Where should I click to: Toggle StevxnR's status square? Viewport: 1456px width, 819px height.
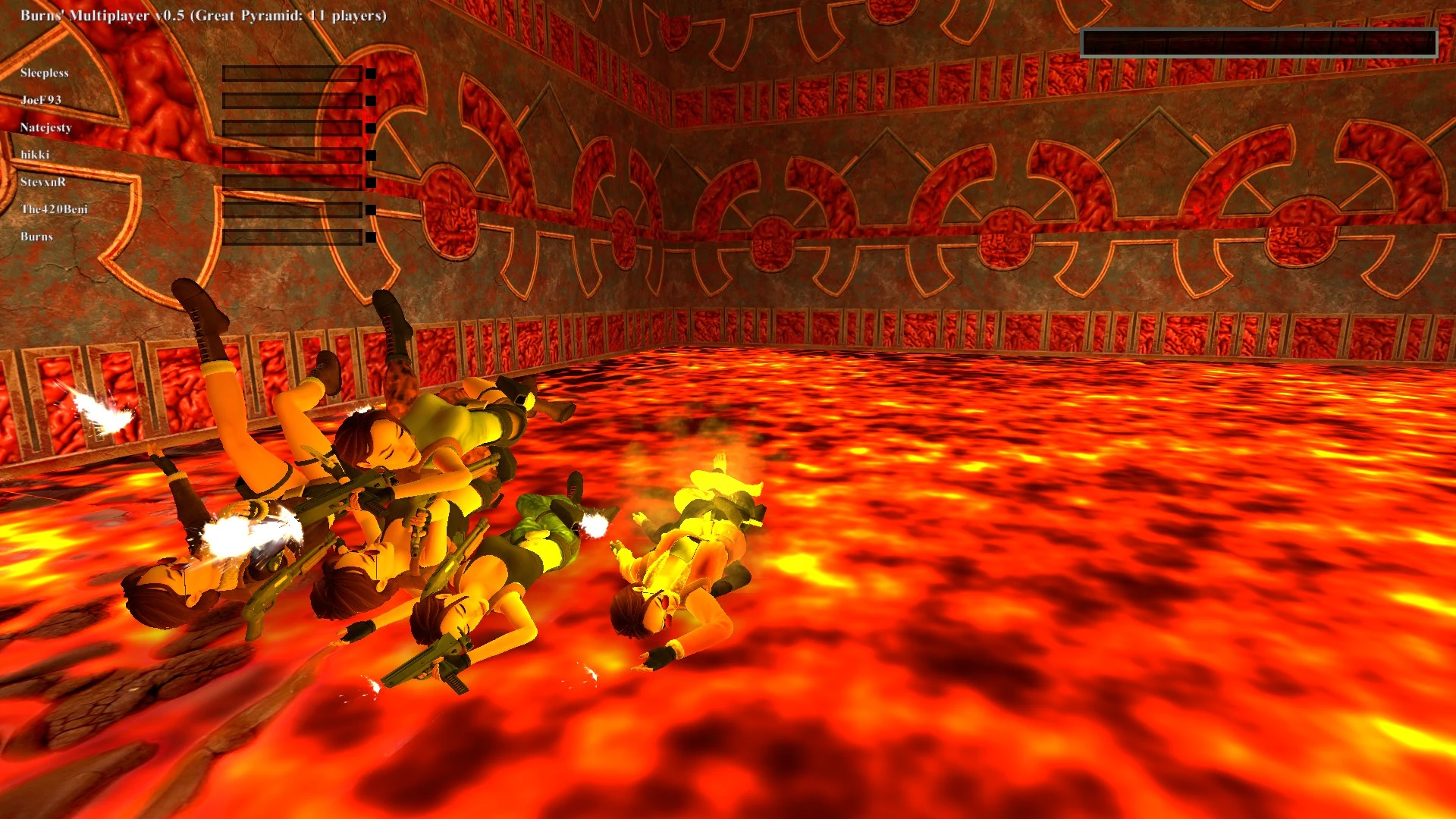point(369,181)
